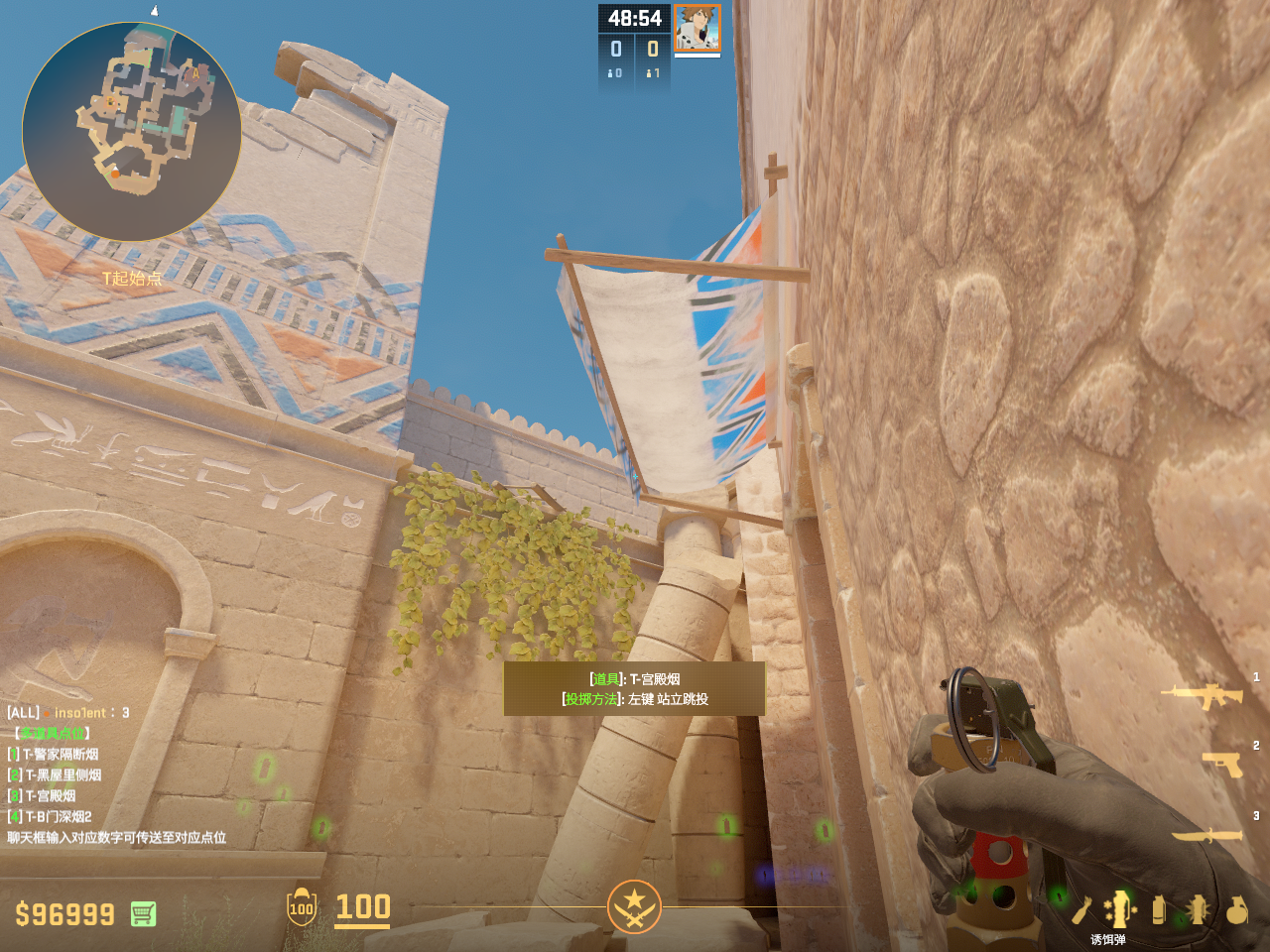Open the buy menu shopping cart icon
This screenshot has width=1270, height=952.
click(143, 913)
